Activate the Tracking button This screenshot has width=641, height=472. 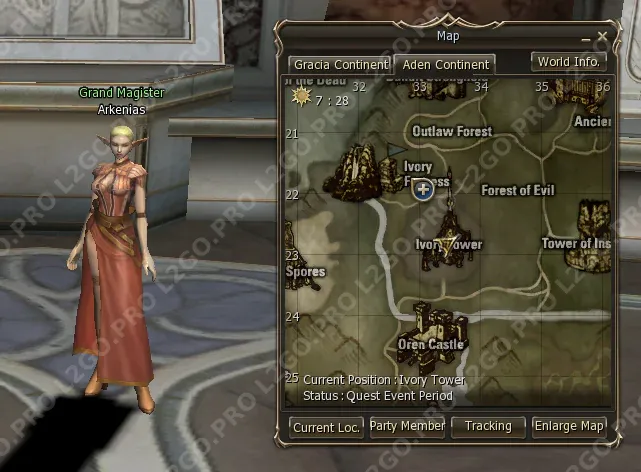tap(488, 427)
